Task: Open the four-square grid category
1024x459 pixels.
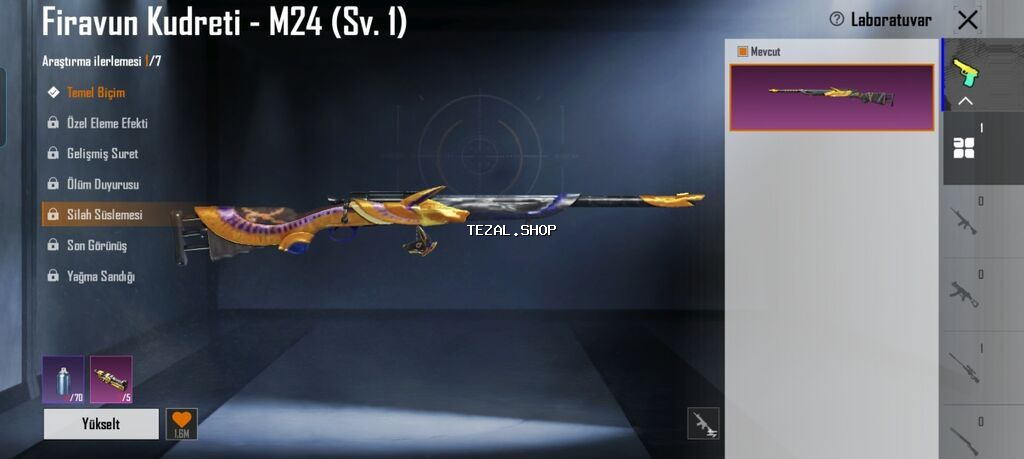Action: [x=964, y=148]
